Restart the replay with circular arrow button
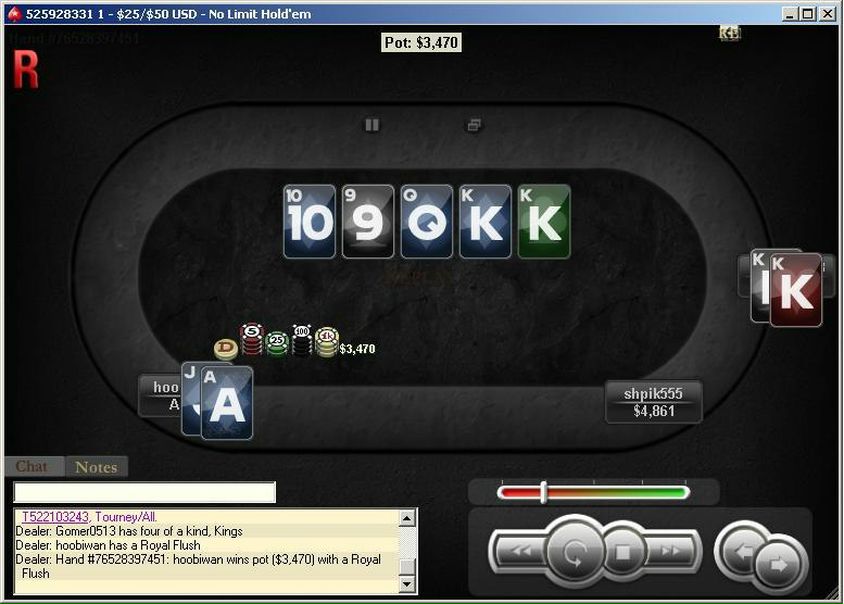This screenshot has width=844, height=604. (574, 550)
